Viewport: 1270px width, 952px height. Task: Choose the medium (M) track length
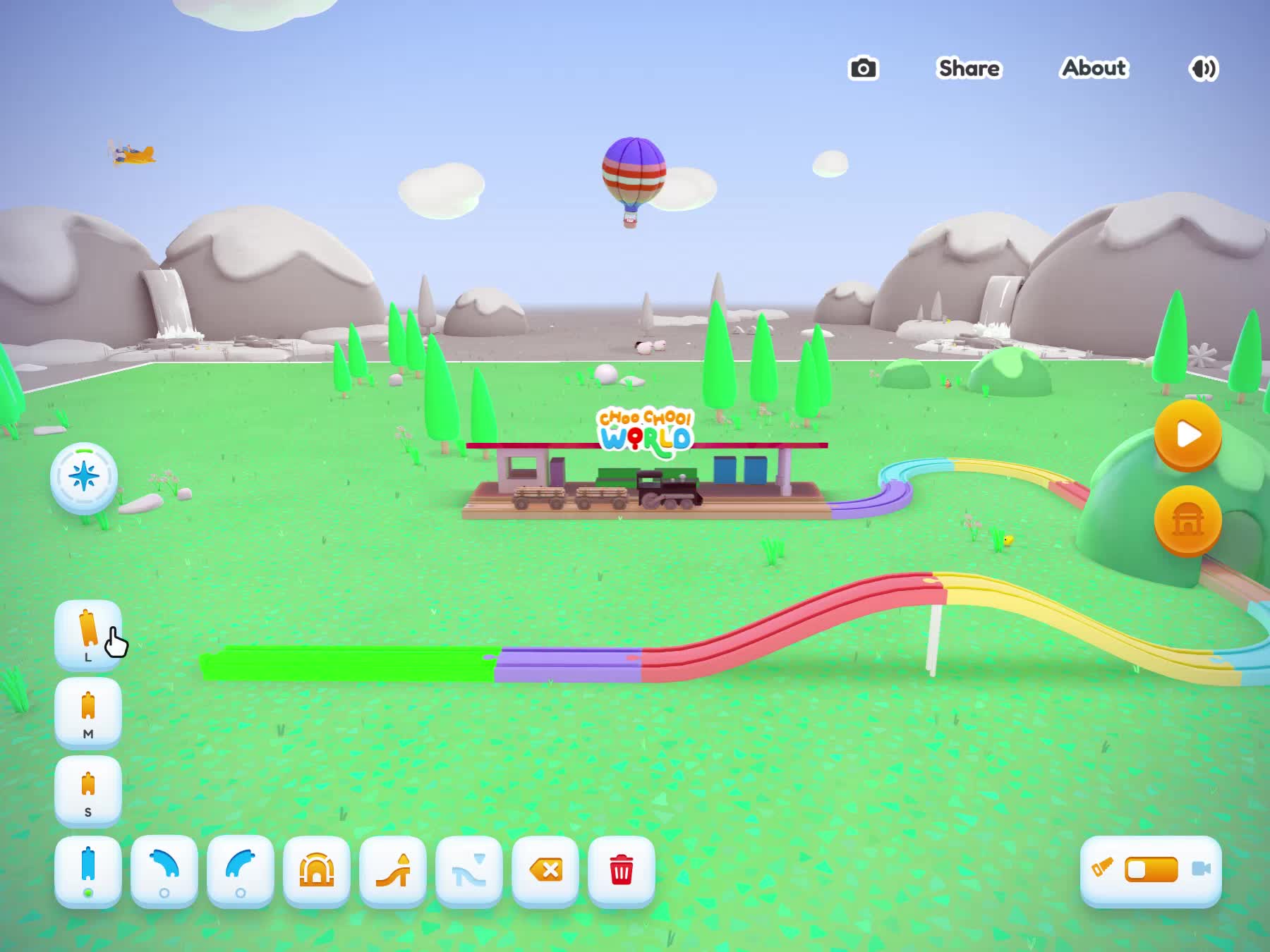click(88, 712)
